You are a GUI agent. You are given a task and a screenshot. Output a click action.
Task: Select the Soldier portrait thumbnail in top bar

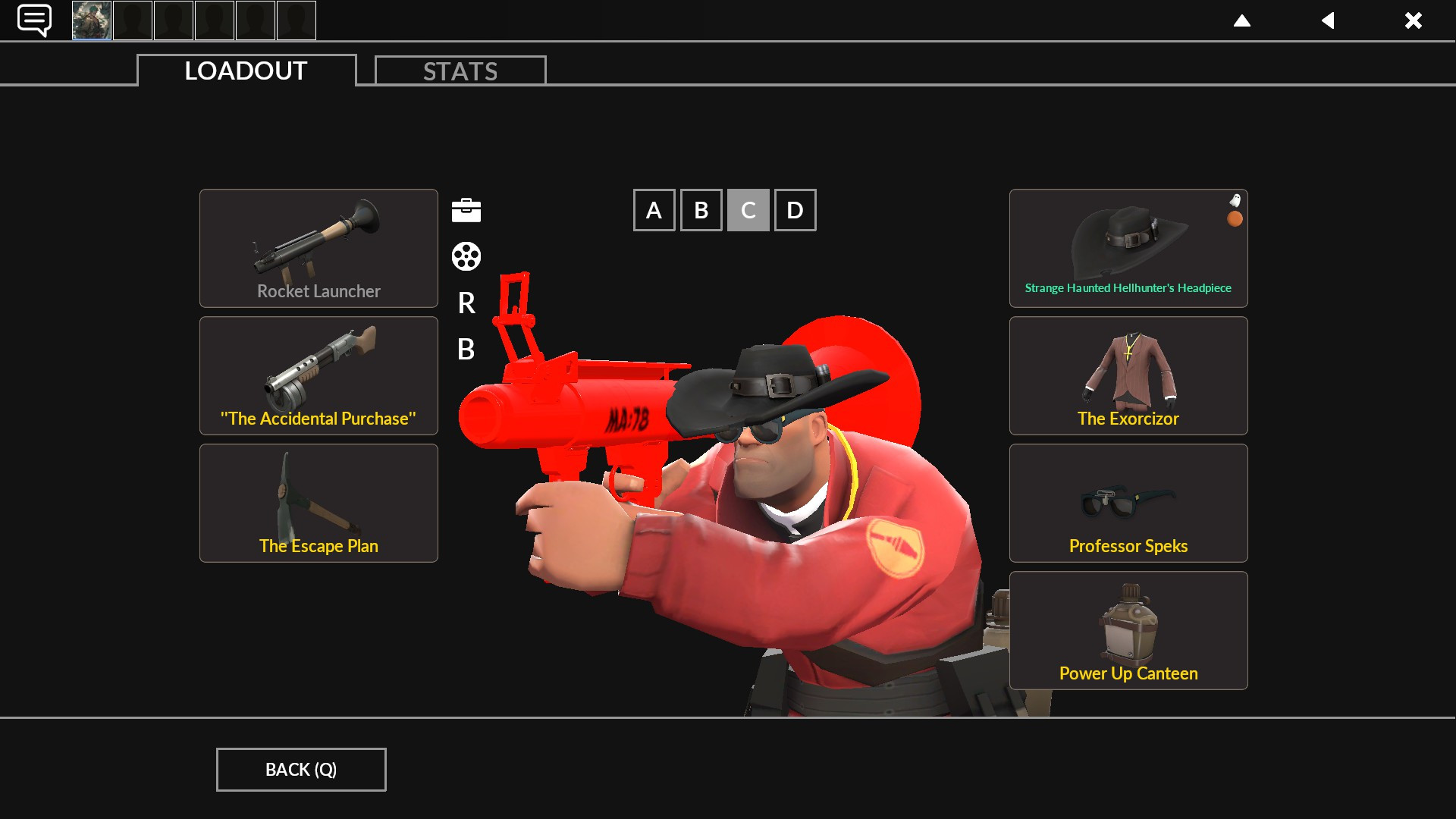pyautogui.click(x=92, y=20)
